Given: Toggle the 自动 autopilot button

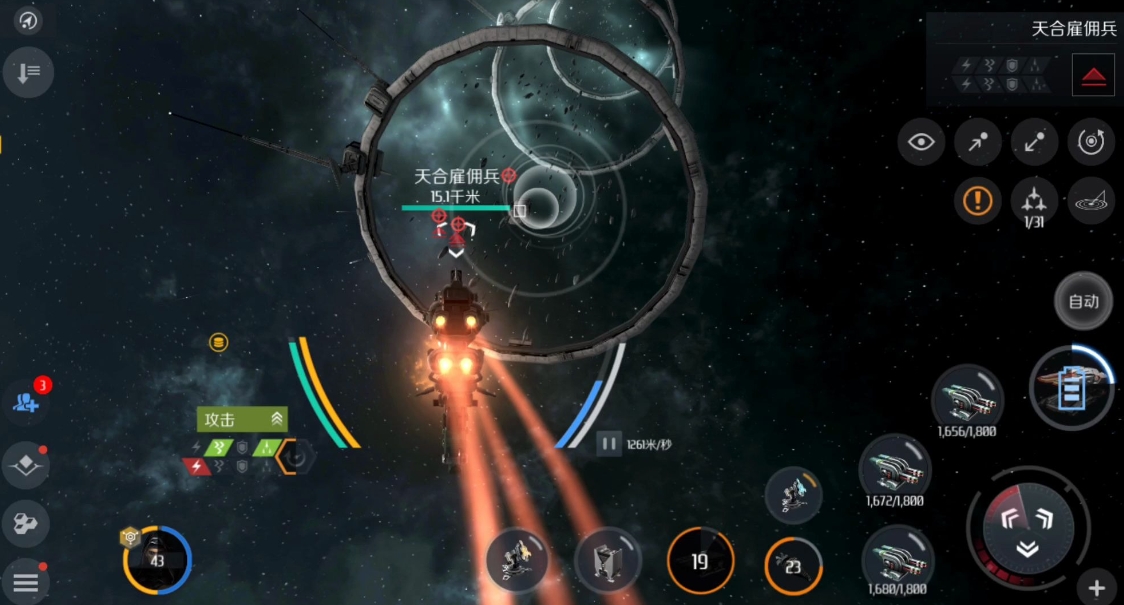Looking at the screenshot, I should tap(1083, 301).
